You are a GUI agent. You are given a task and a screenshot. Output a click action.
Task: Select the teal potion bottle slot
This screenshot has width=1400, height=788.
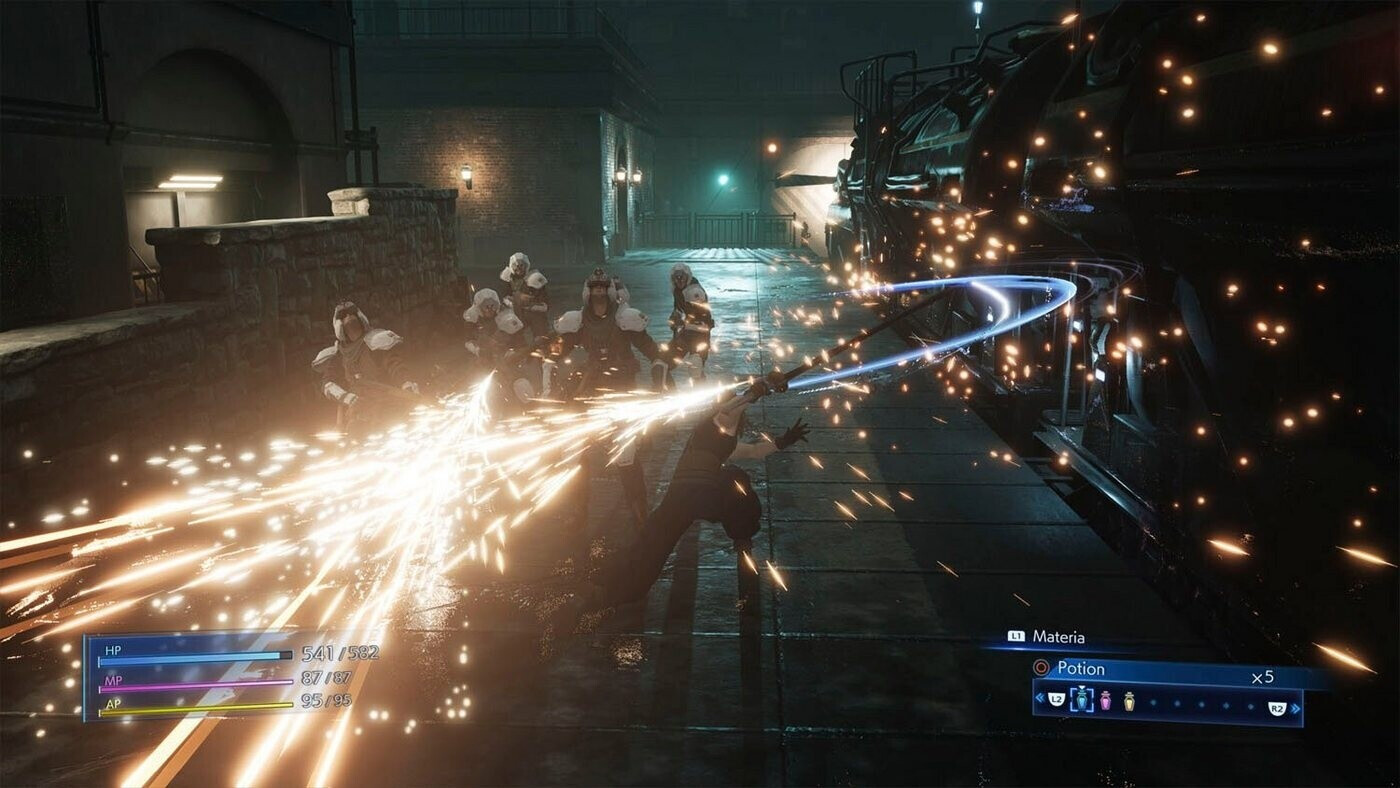(1081, 701)
